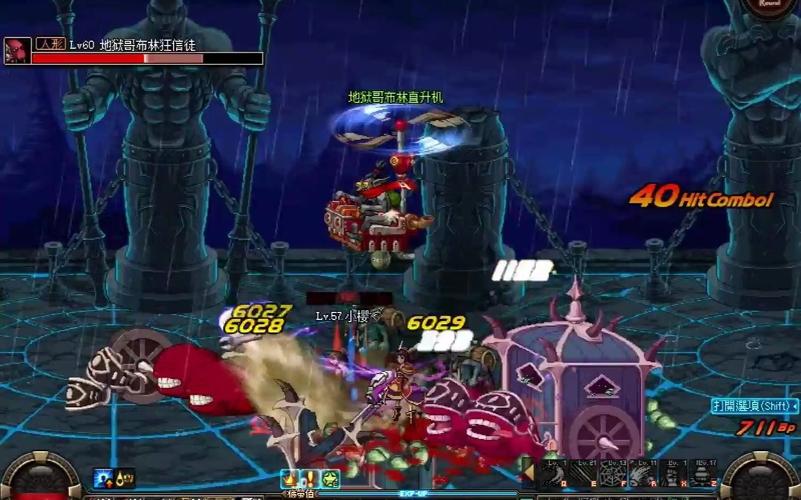
Task: Click the orange flame status icon
Action: [x=290, y=478]
